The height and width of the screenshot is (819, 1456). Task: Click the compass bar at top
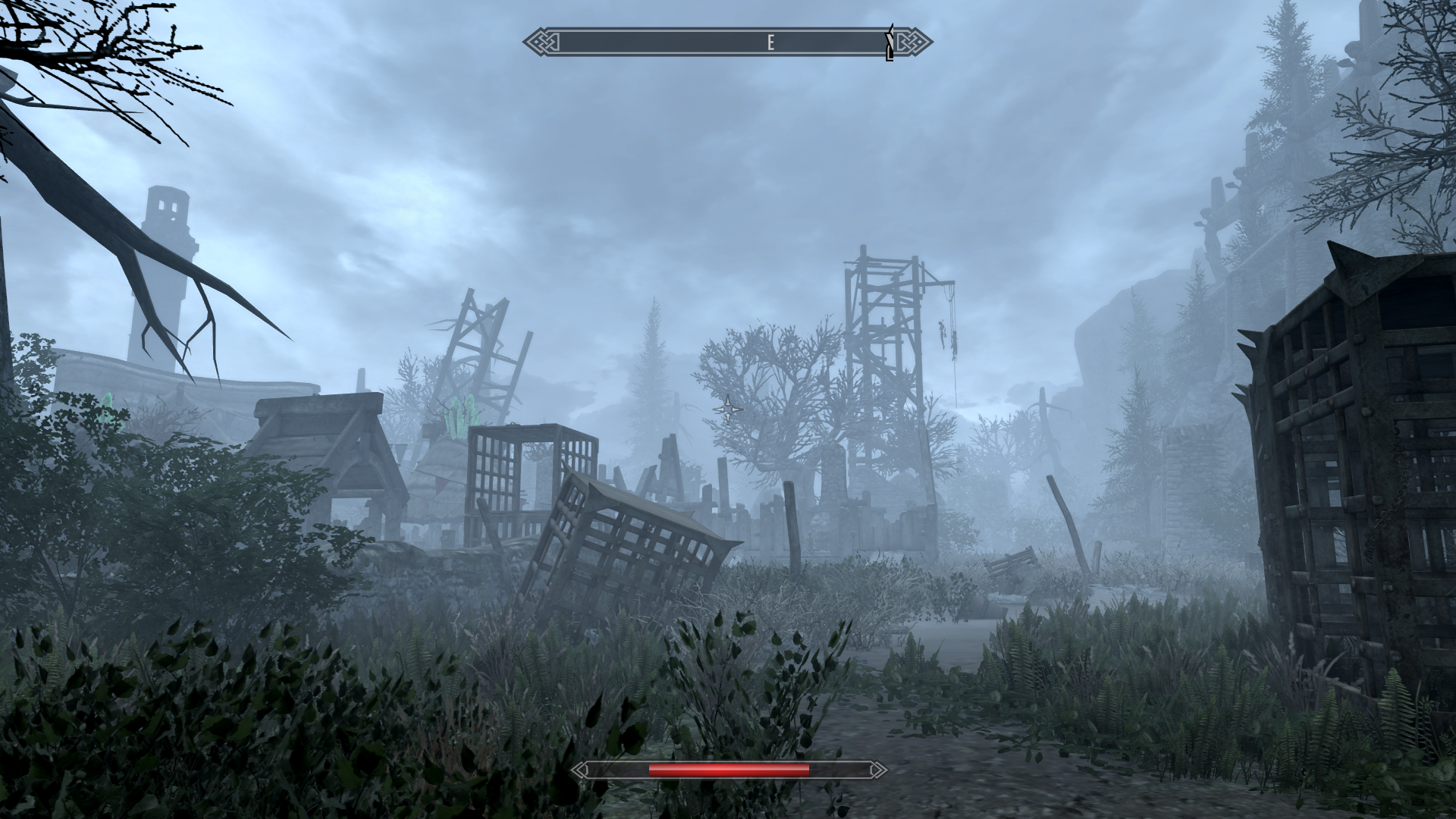[726, 42]
